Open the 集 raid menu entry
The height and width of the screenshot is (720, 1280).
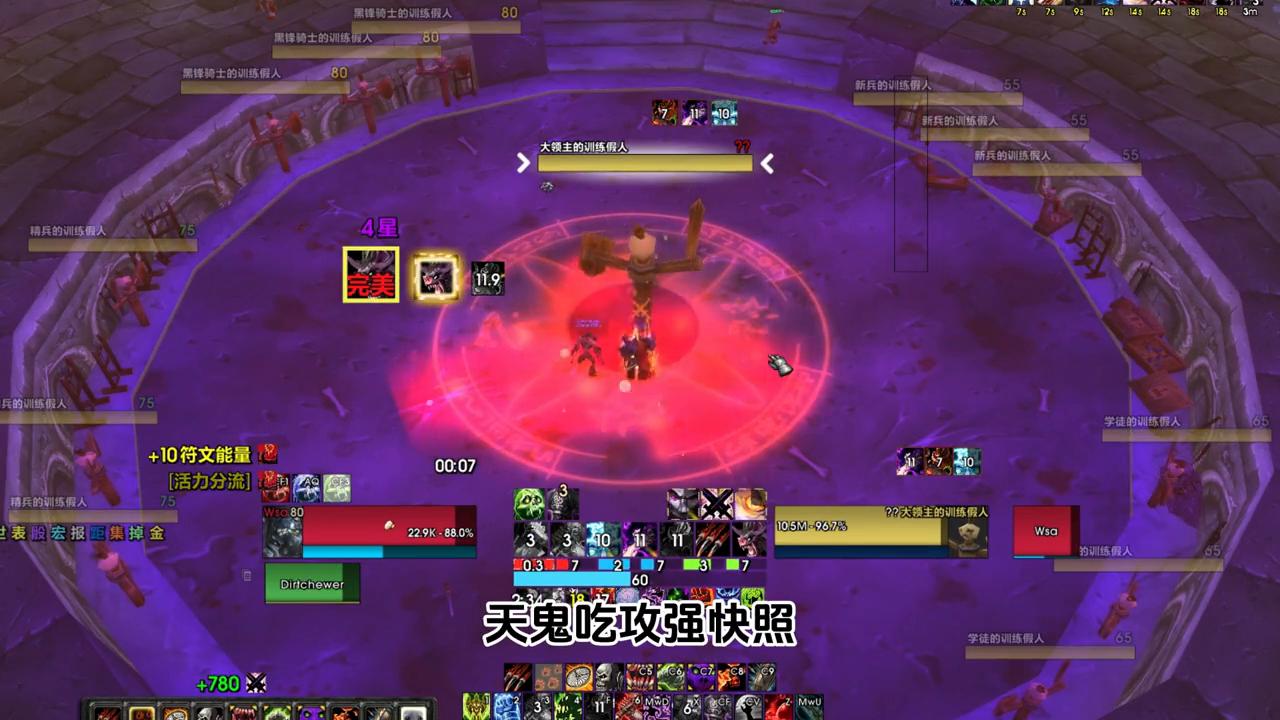point(115,533)
